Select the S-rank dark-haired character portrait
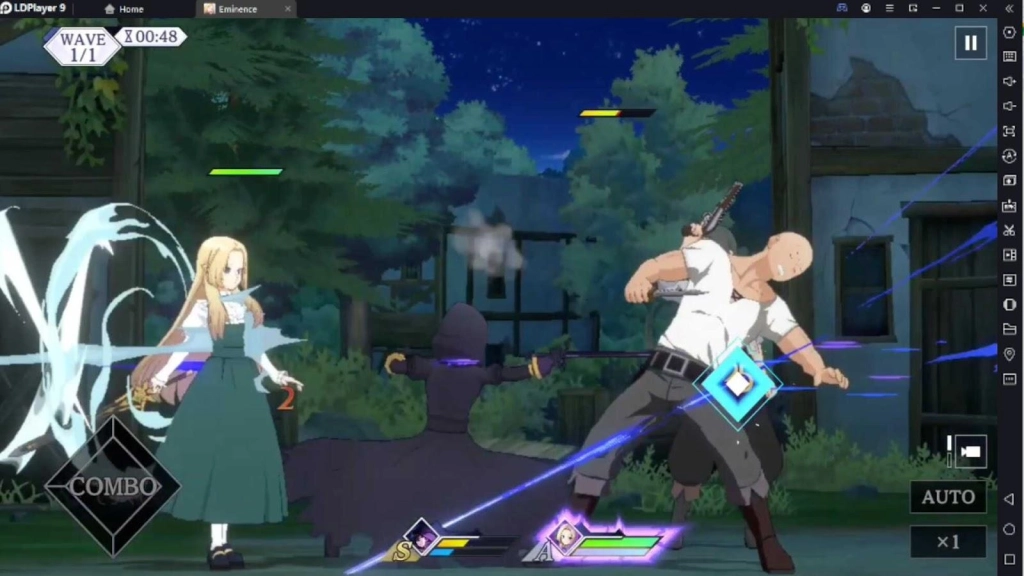The height and width of the screenshot is (576, 1024). [x=422, y=537]
